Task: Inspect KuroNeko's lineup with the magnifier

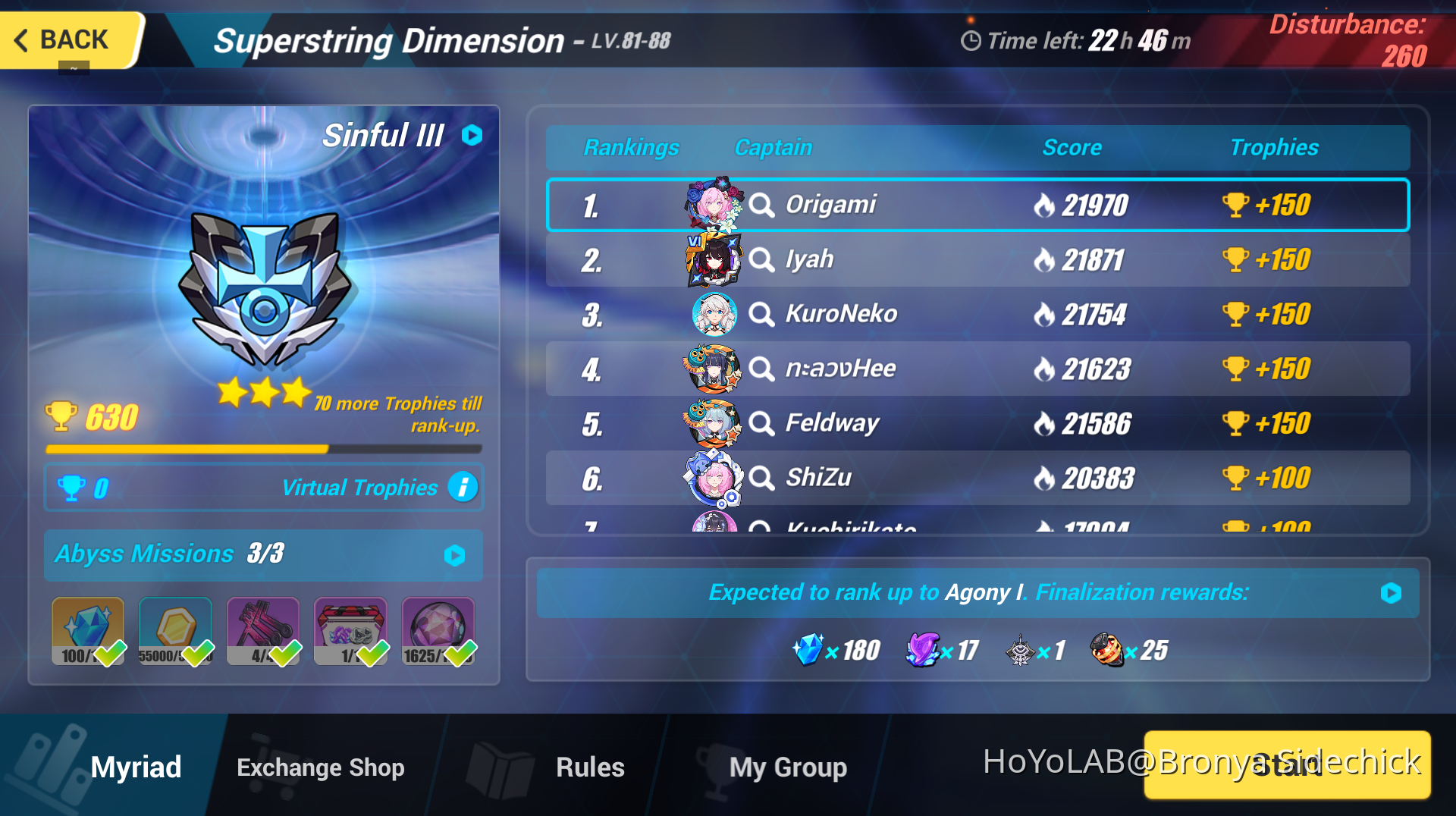Action: (761, 313)
